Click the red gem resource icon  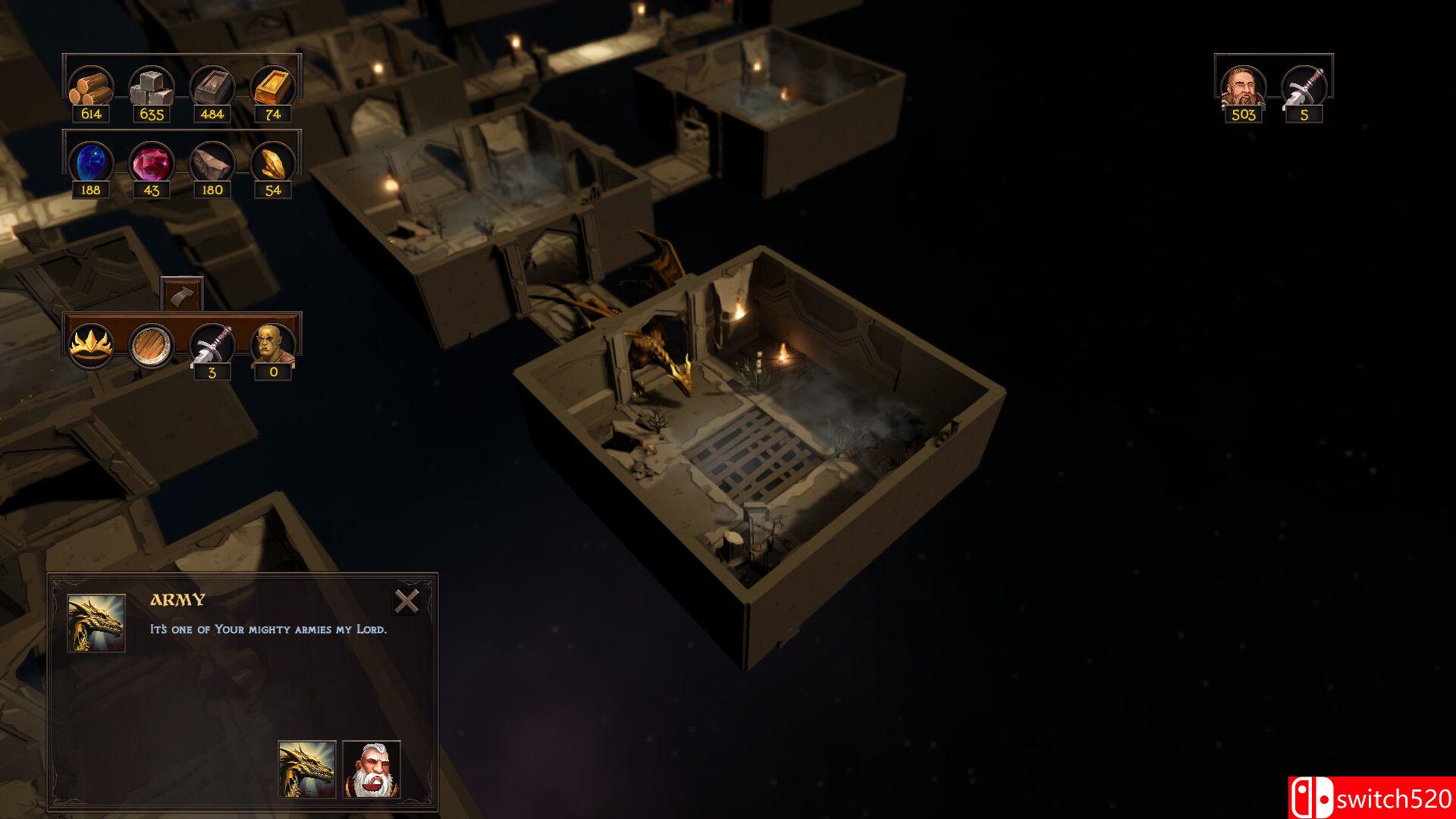[152, 163]
